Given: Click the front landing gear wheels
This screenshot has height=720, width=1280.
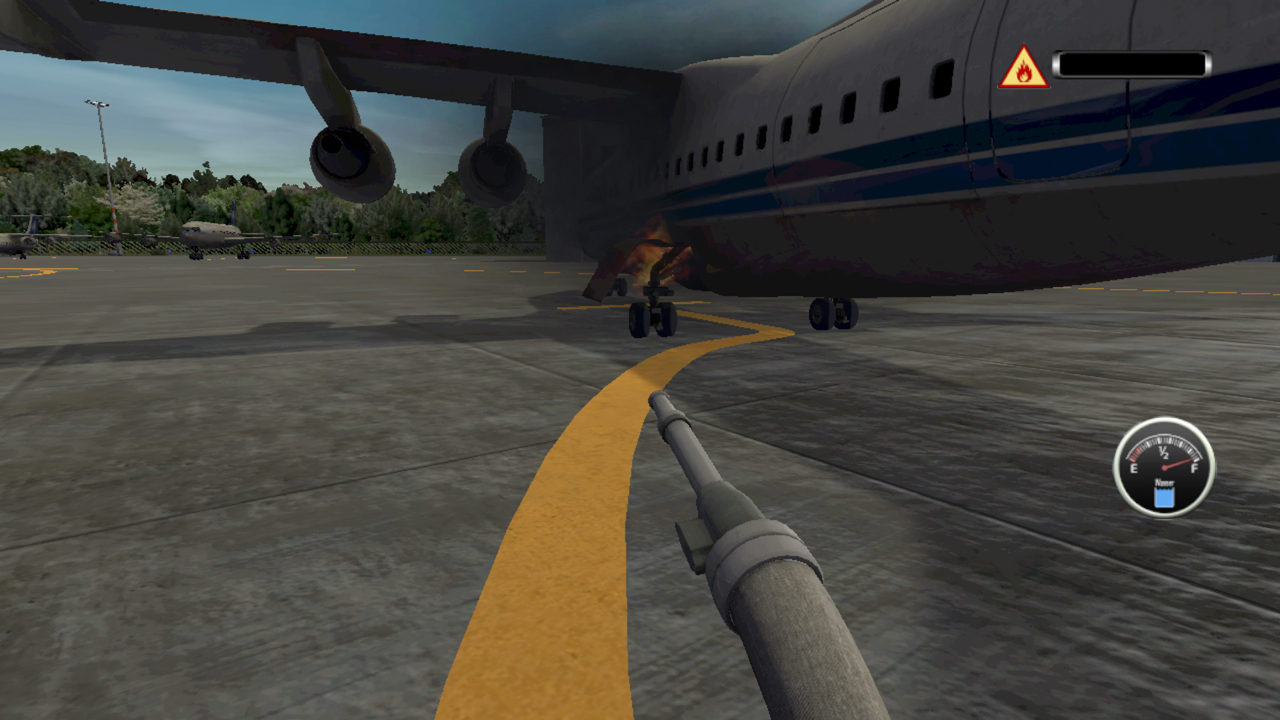Looking at the screenshot, I should 655,320.
